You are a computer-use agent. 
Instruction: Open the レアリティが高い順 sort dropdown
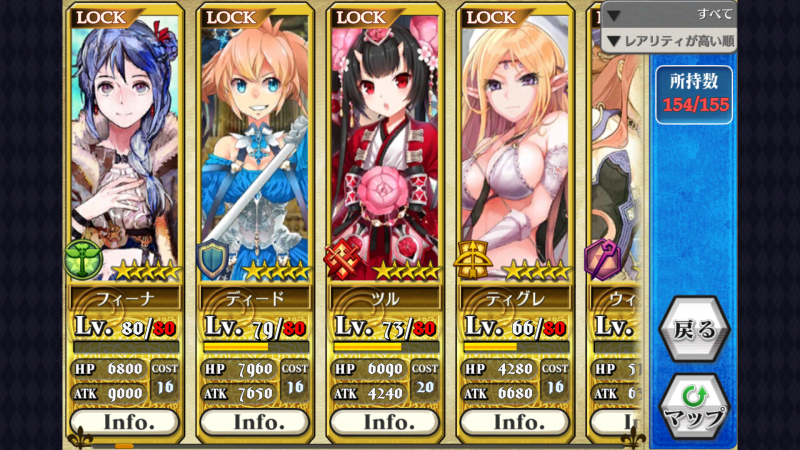668,41
